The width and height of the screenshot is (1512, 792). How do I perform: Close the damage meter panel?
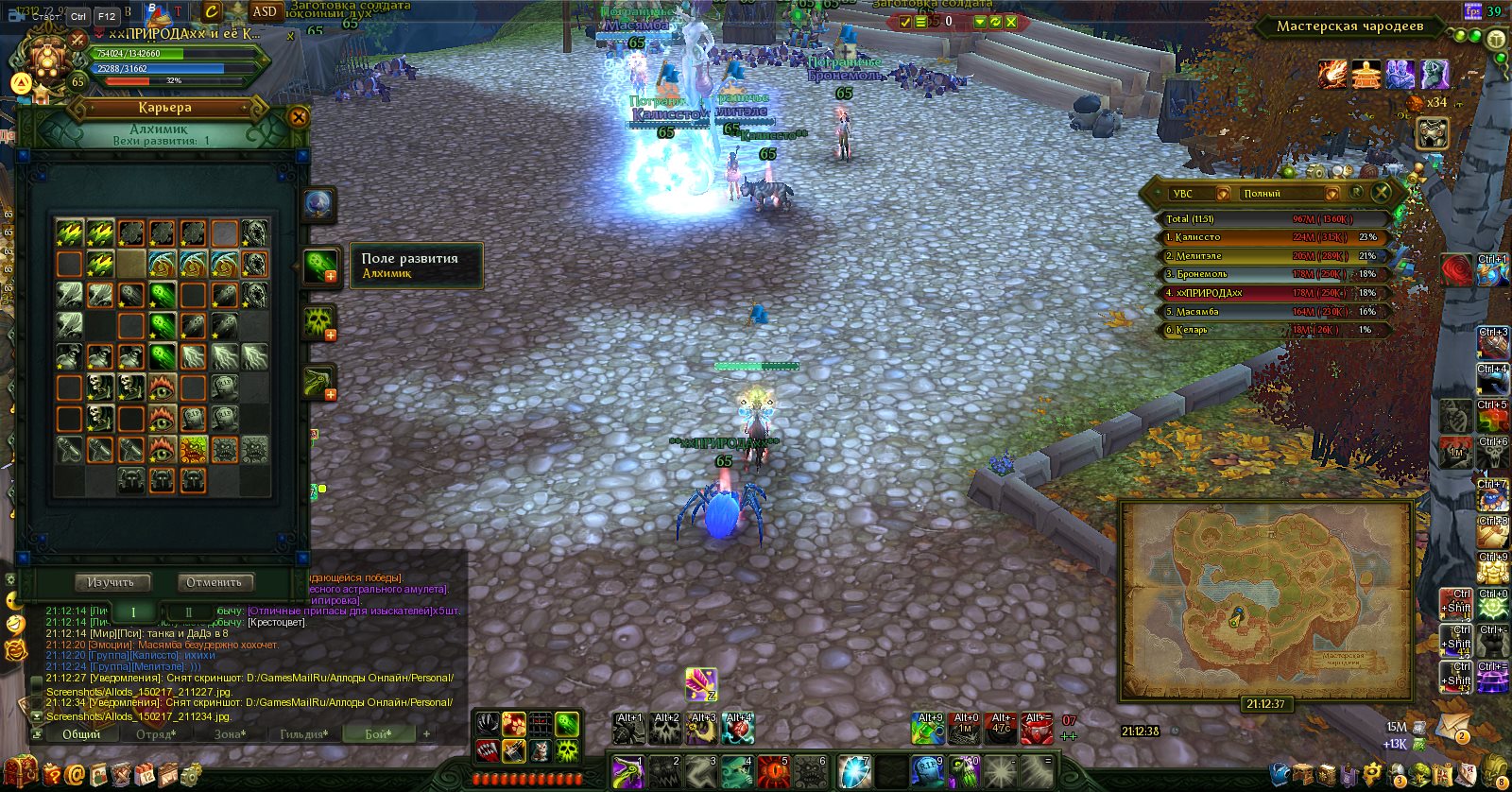click(1382, 193)
